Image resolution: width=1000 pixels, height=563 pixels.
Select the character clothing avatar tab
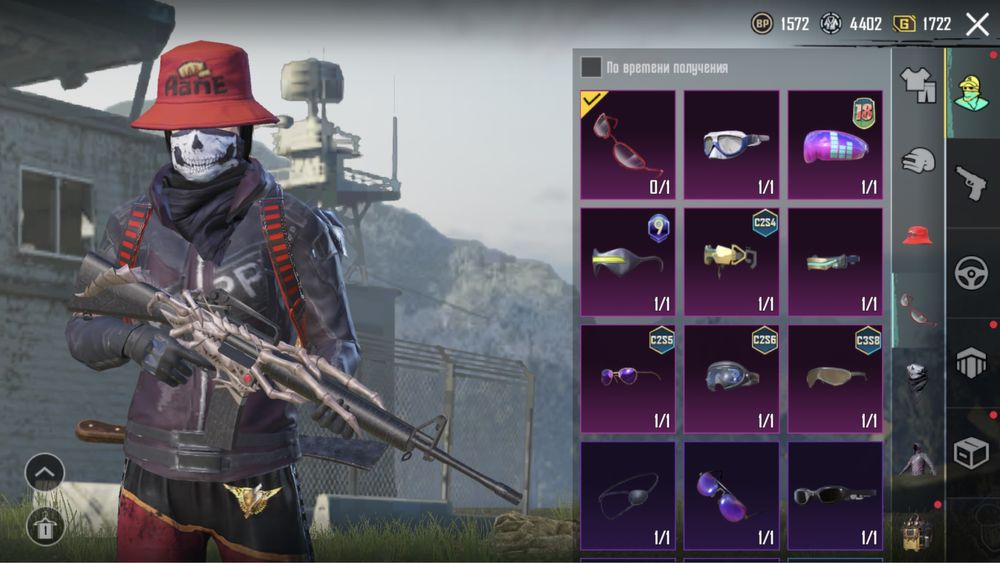tap(971, 93)
